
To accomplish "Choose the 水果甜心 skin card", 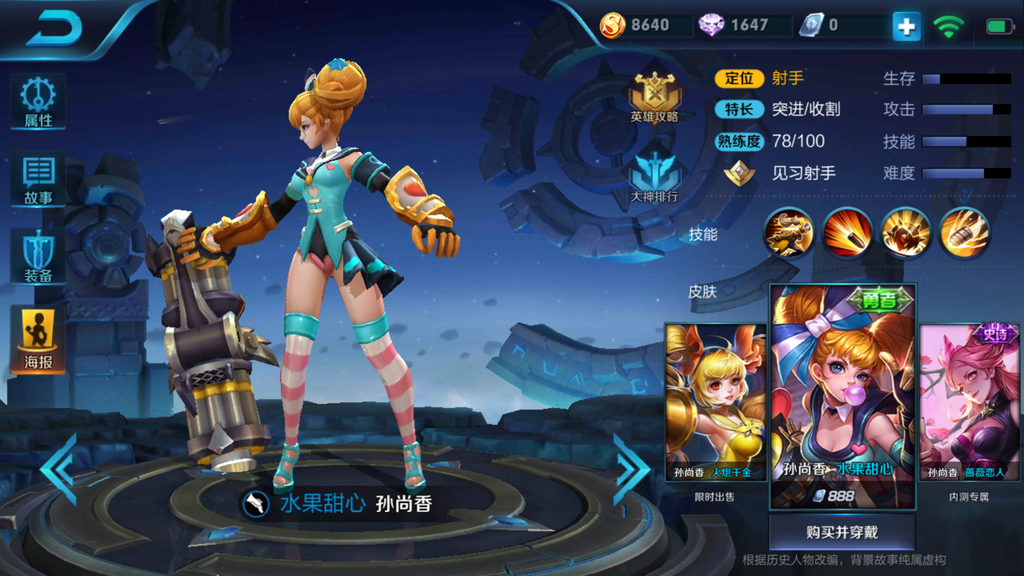I will (x=842, y=395).
